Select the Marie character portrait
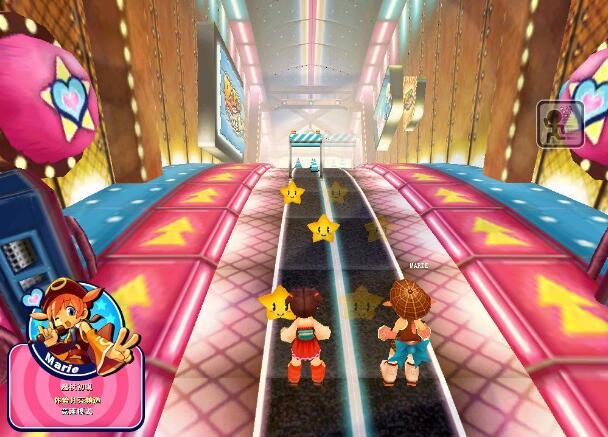 [75, 312]
